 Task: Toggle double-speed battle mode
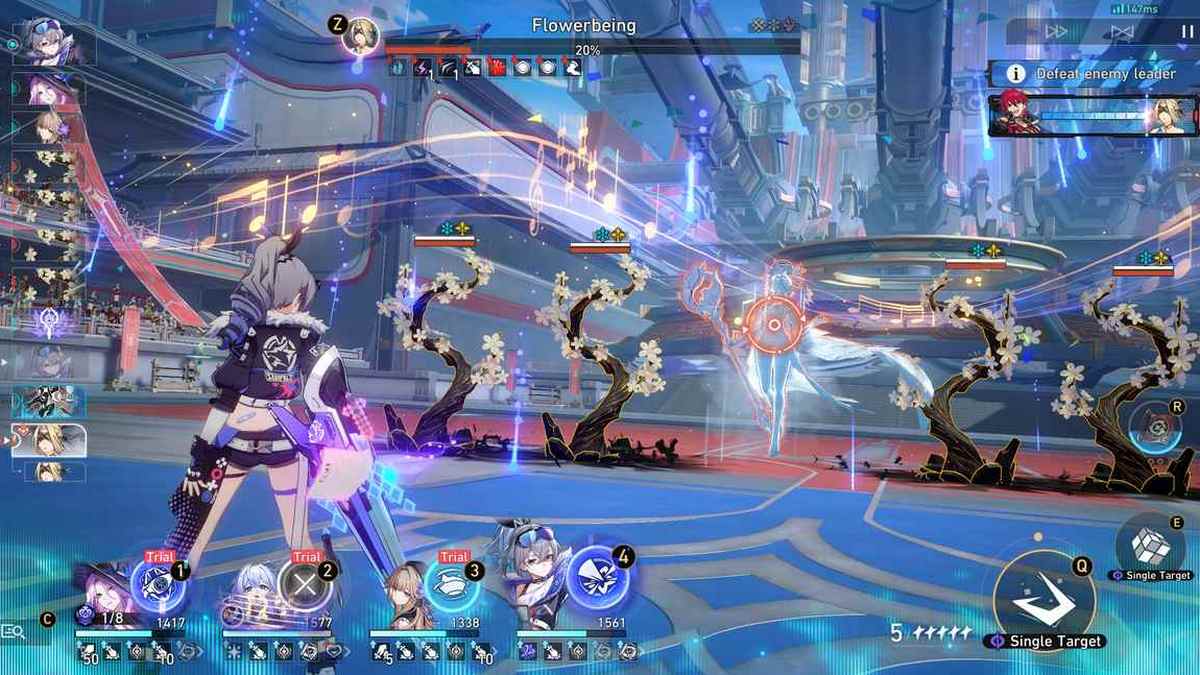[x=1057, y=31]
